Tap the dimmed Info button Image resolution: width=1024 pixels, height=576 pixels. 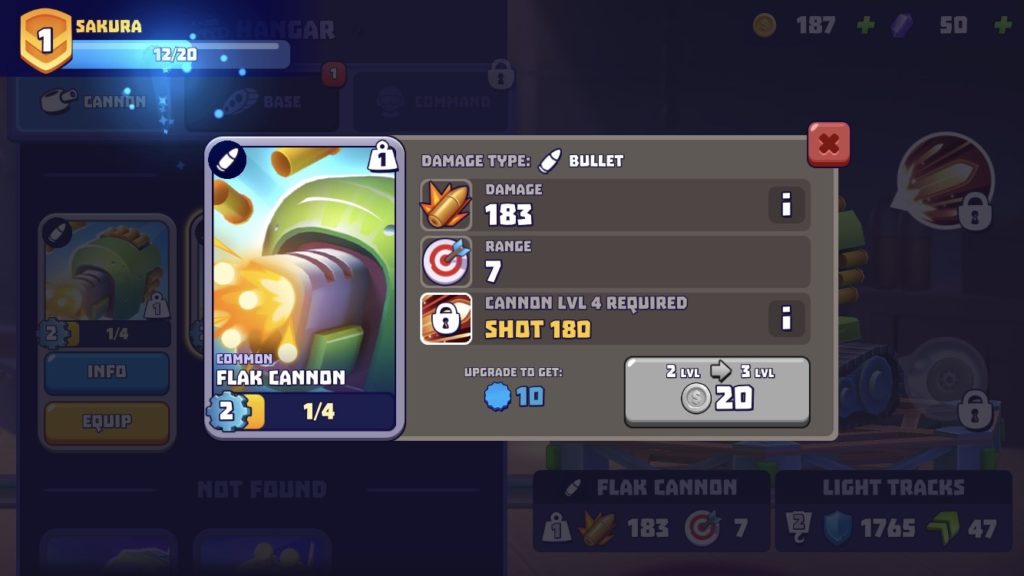106,372
